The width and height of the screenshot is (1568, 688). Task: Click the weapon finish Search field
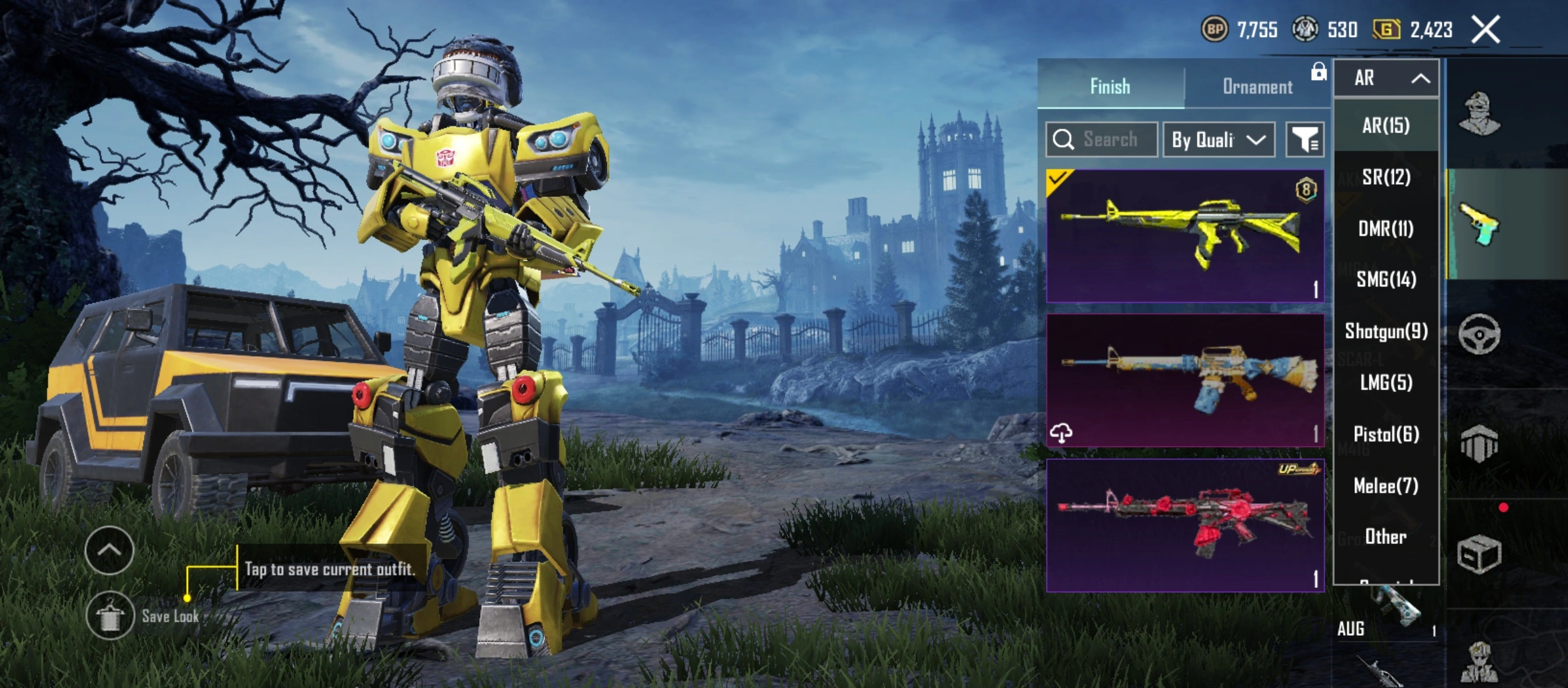[1109, 140]
